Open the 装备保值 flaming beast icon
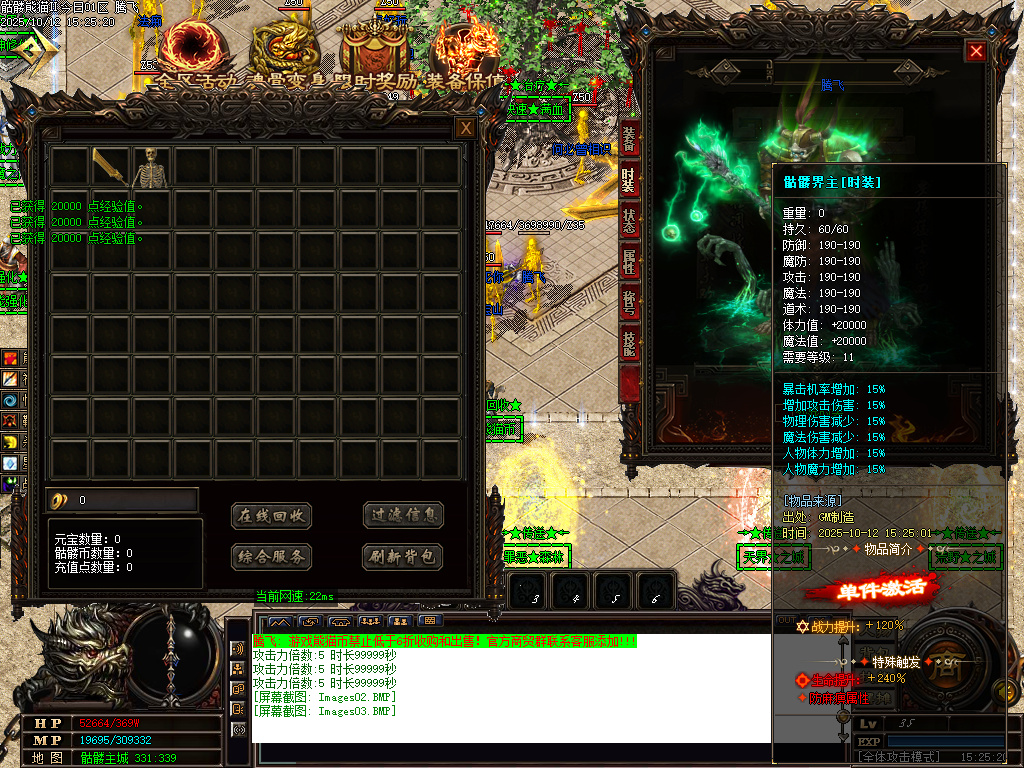This screenshot has height=768, width=1024. click(x=465, y=48)
